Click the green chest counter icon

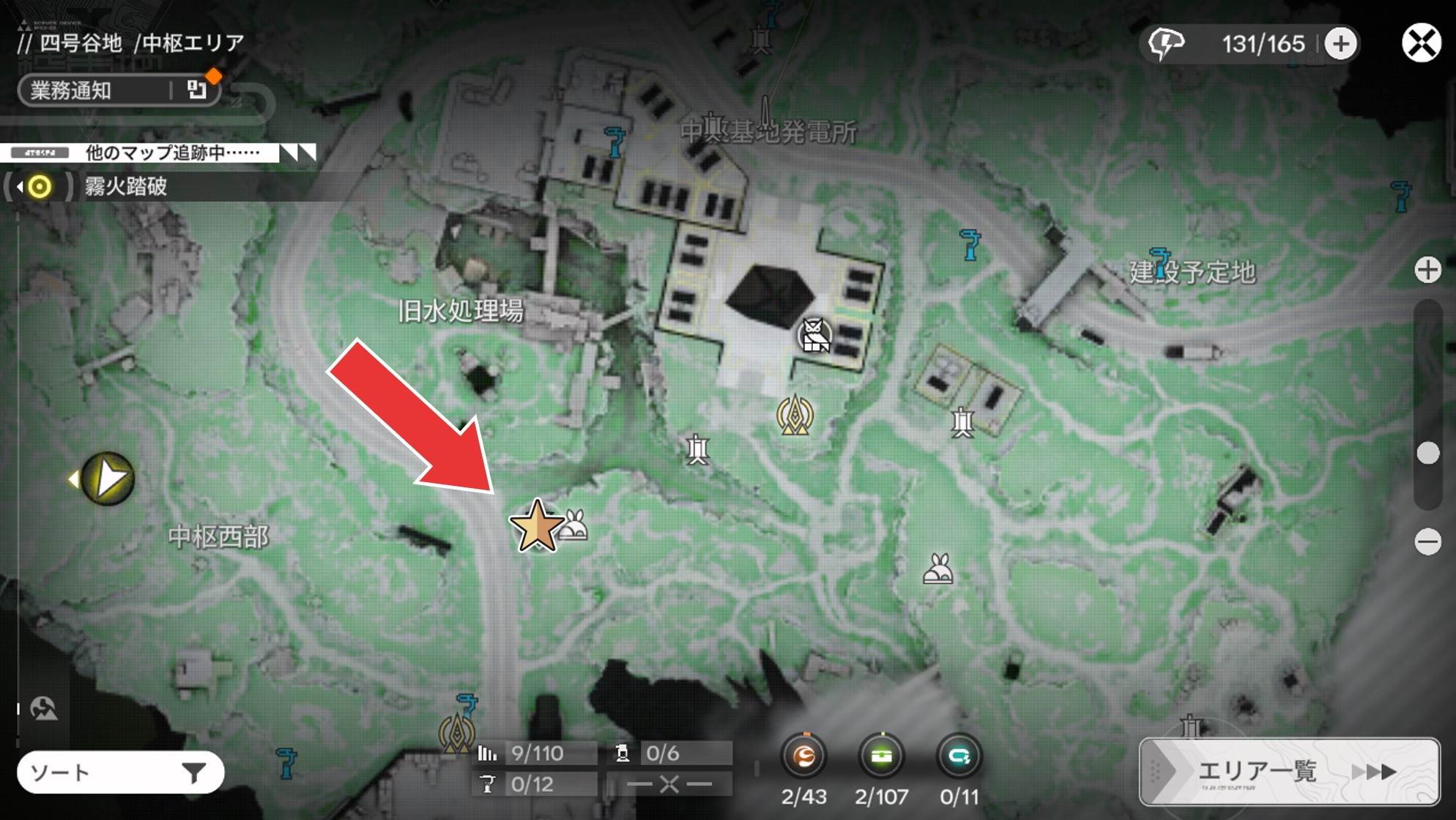click(882, 756)
